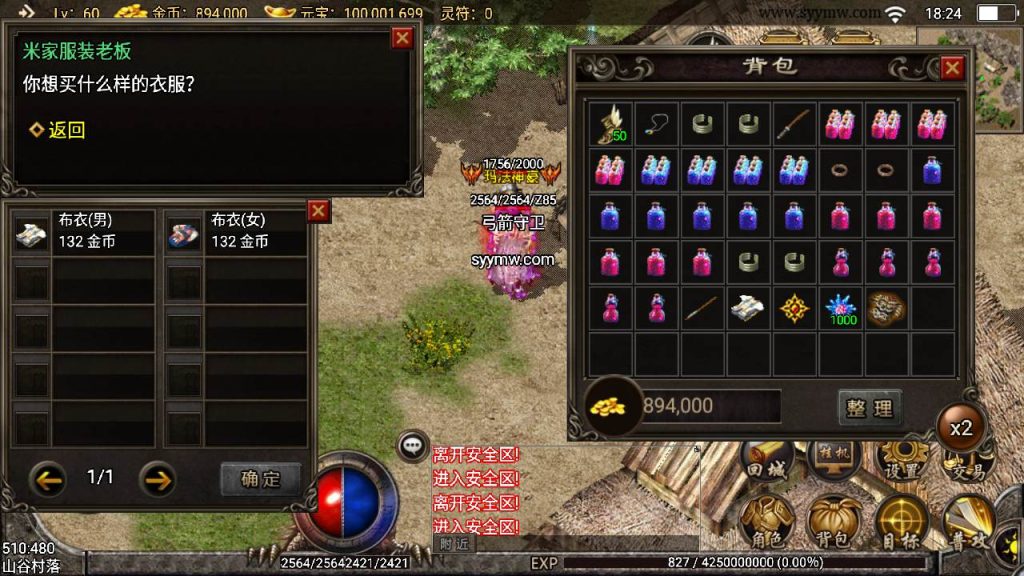
Task: Confirm purchase with 确定 button
Action: 261,478
